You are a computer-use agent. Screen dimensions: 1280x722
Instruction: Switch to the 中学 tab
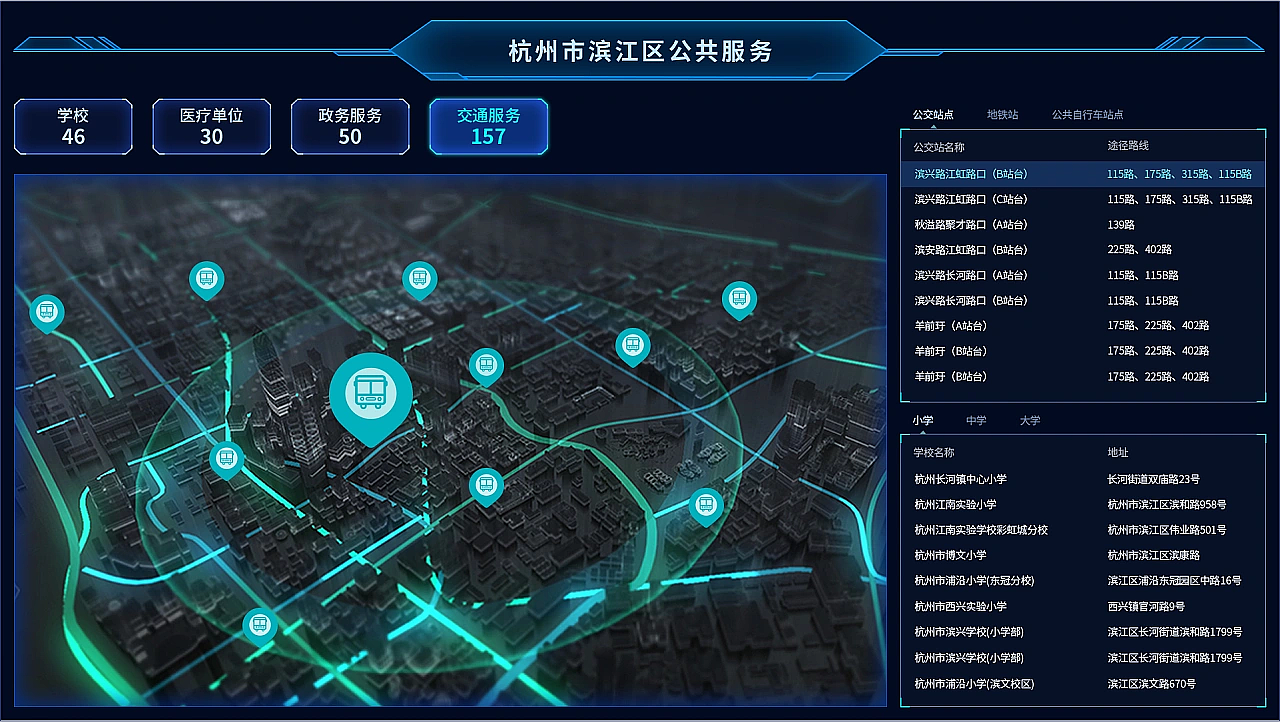[976, 420]
